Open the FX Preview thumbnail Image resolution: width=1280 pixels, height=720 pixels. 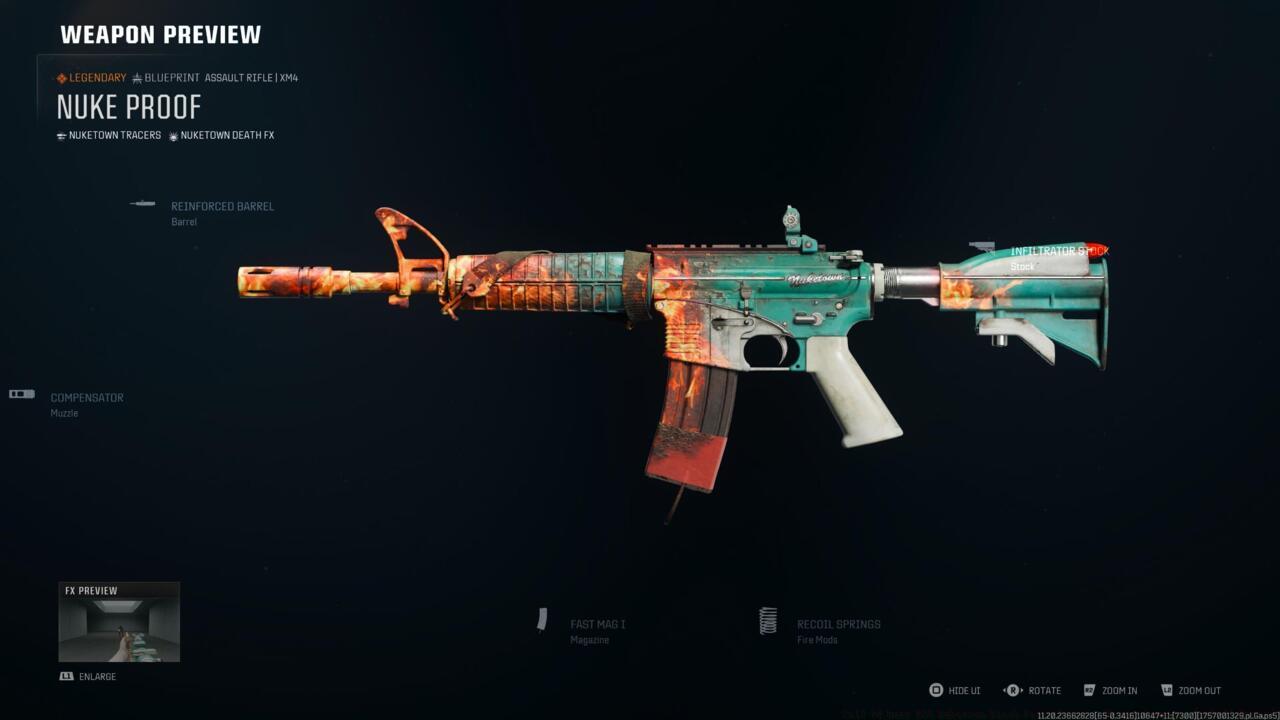118,620
